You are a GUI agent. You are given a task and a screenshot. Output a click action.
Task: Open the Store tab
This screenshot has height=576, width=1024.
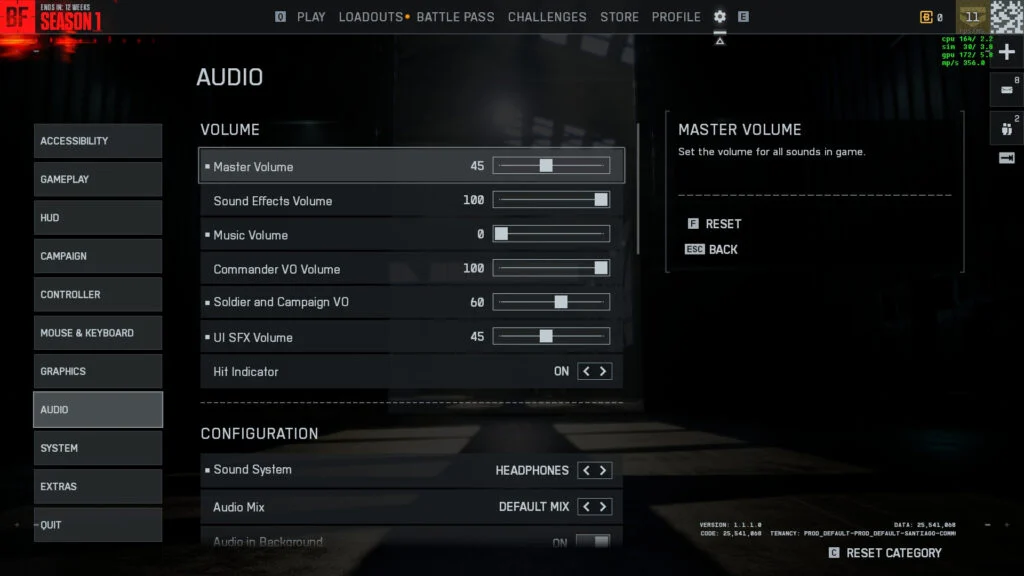(619, 17)
